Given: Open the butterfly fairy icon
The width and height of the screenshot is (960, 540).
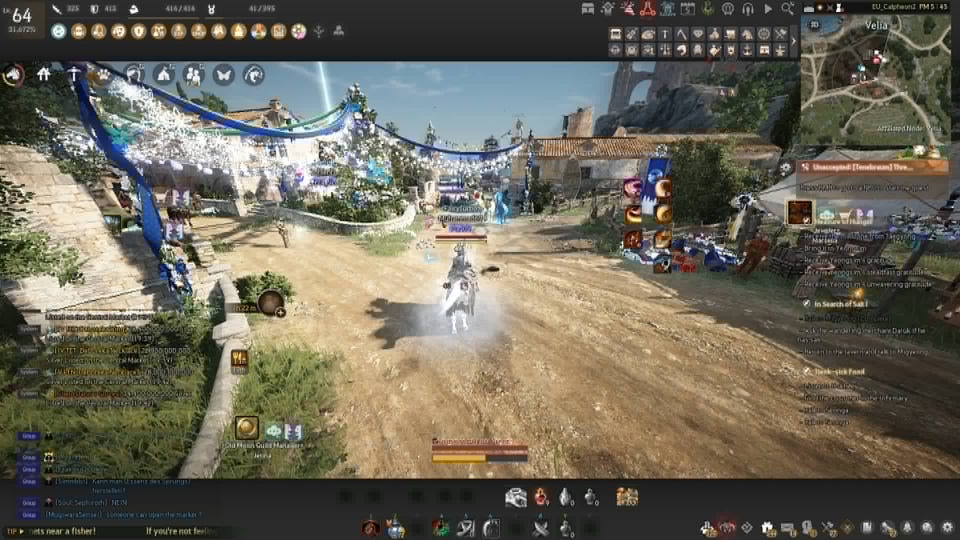Looking at the screenshot, I should point(223,74).
